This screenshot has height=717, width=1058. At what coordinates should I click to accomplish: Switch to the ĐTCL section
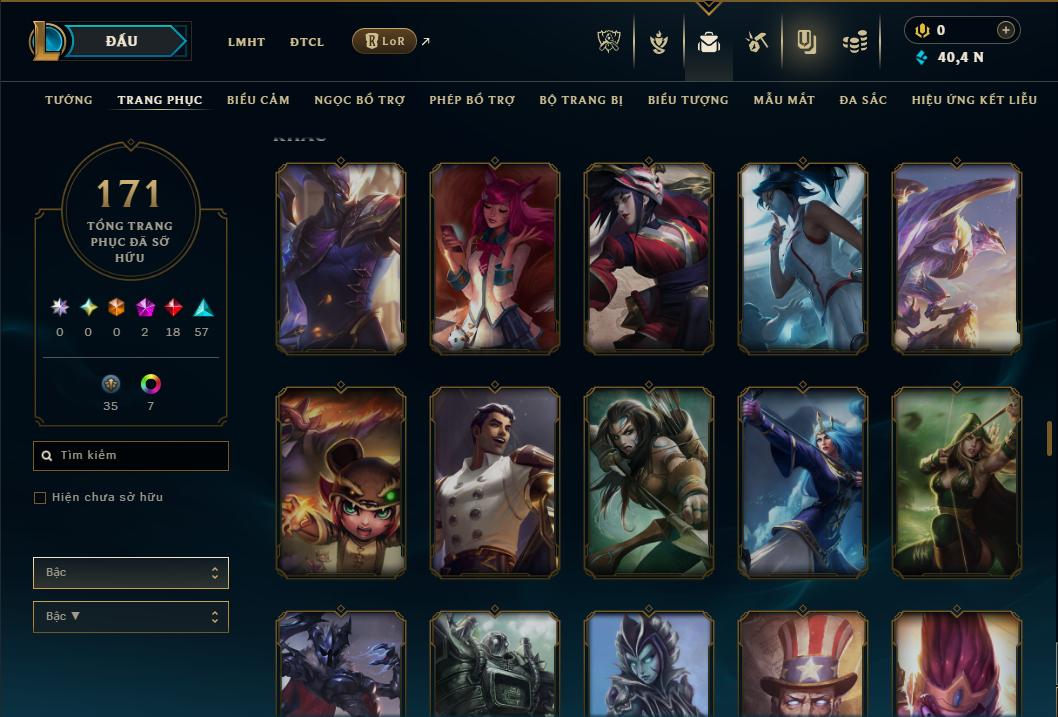(x=307, y=42)
